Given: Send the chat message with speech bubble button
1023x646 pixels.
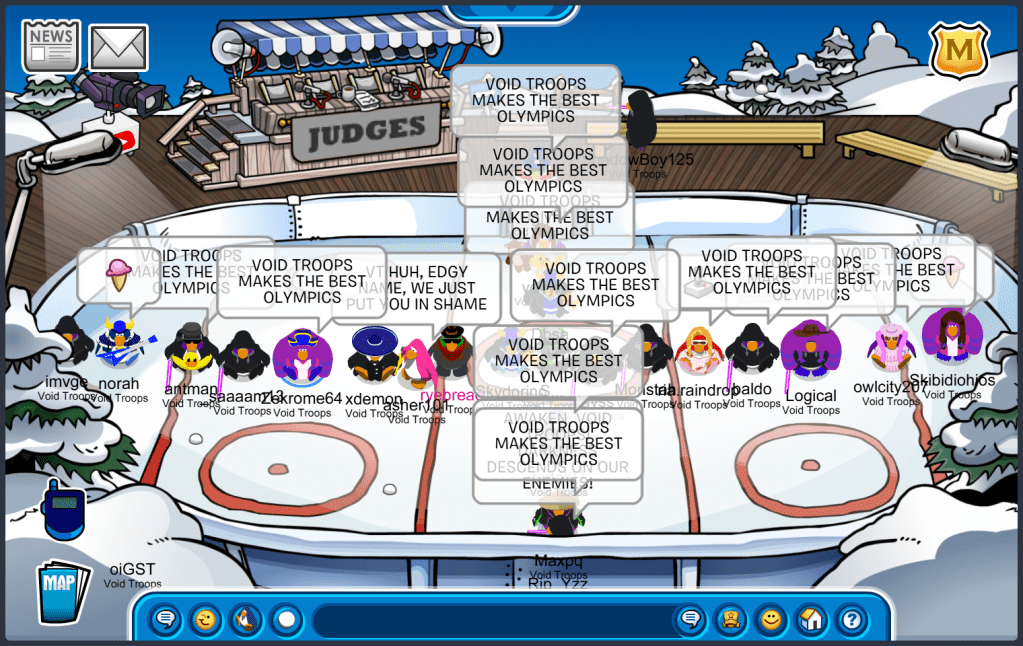Looking at the screenshot, I should click(x=690, y=620).
